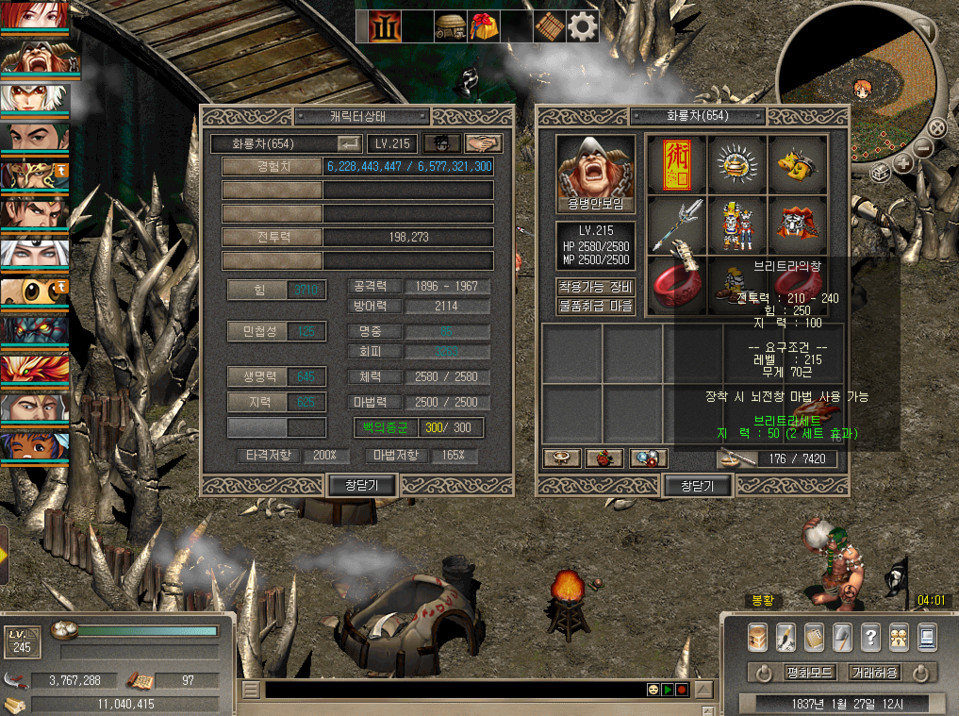Viewport: 959px width, 716px height.
Task: Select the red talisman equipment slot
Action: pyautogui.click(x=676, y=164)
